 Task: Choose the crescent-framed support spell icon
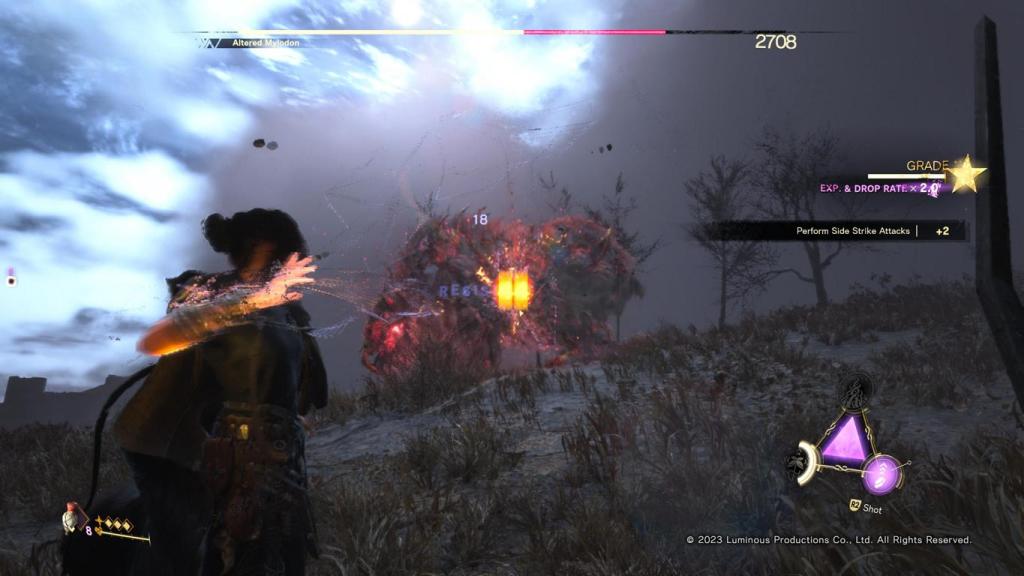(804, 465)
